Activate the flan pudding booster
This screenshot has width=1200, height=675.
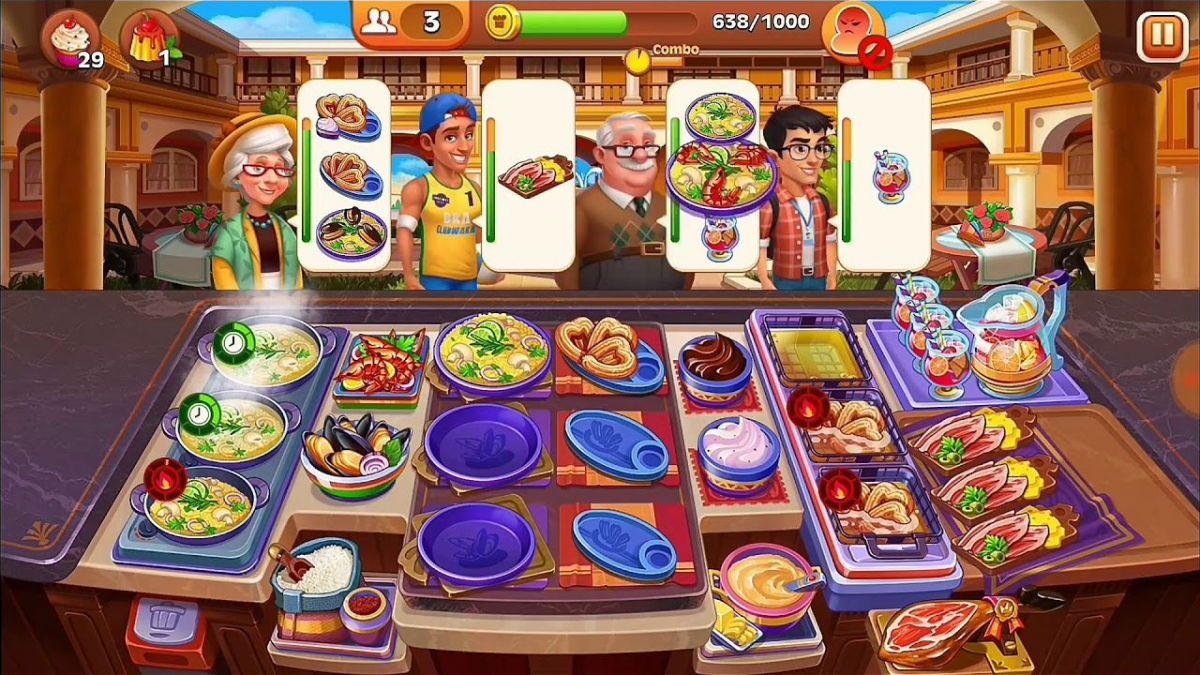(150, 40)
